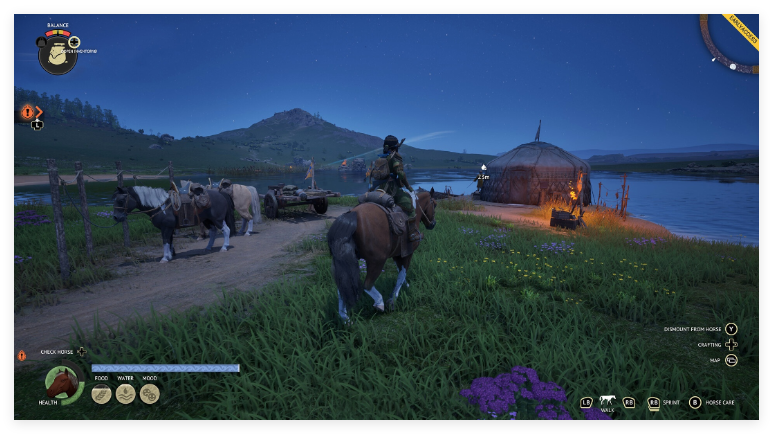The image size is (773, 434).
Task: Click the horse portrait health icon
Action: [62, 384]
